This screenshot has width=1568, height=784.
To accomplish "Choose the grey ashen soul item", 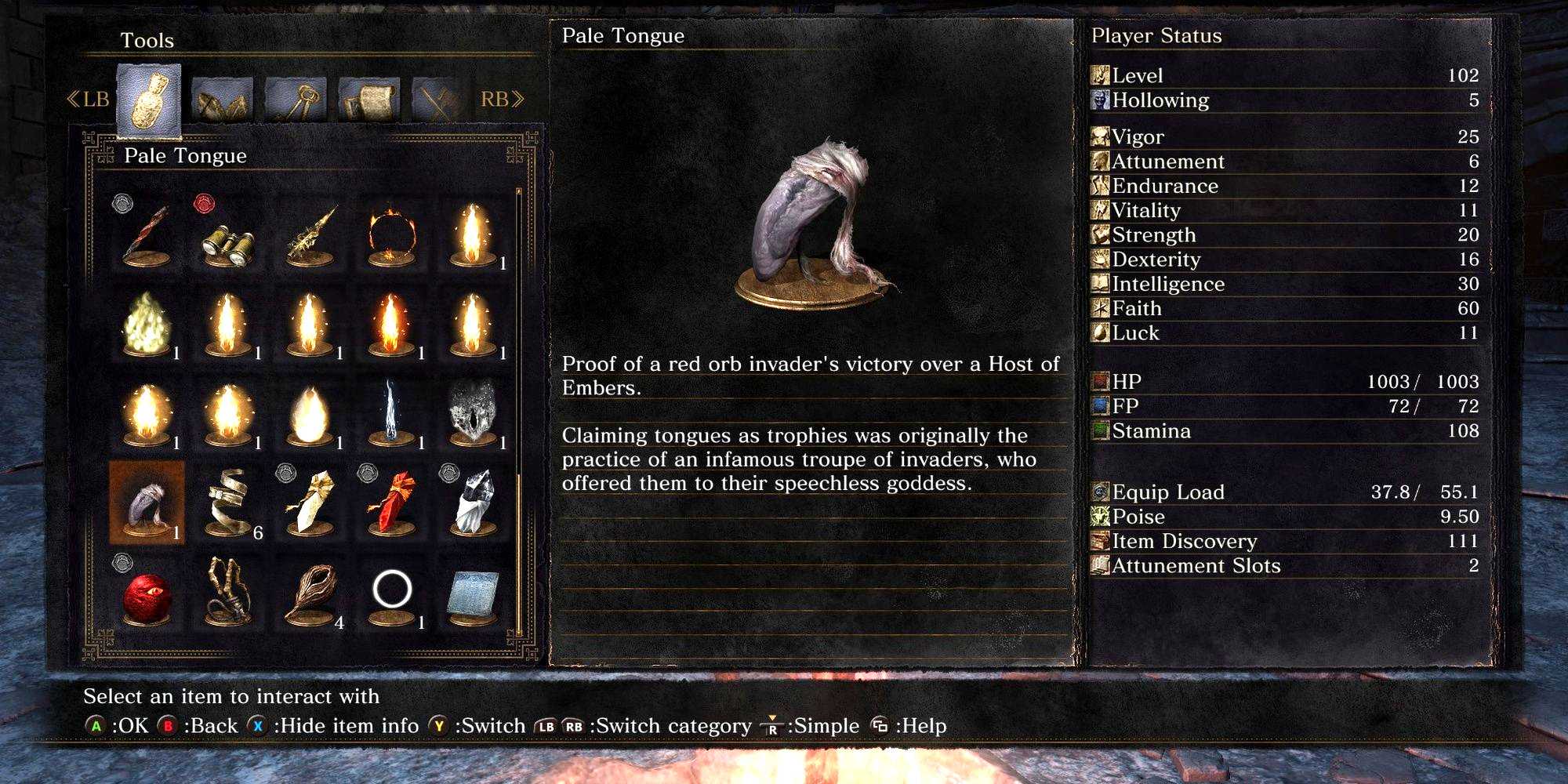I will click(473, 413).
